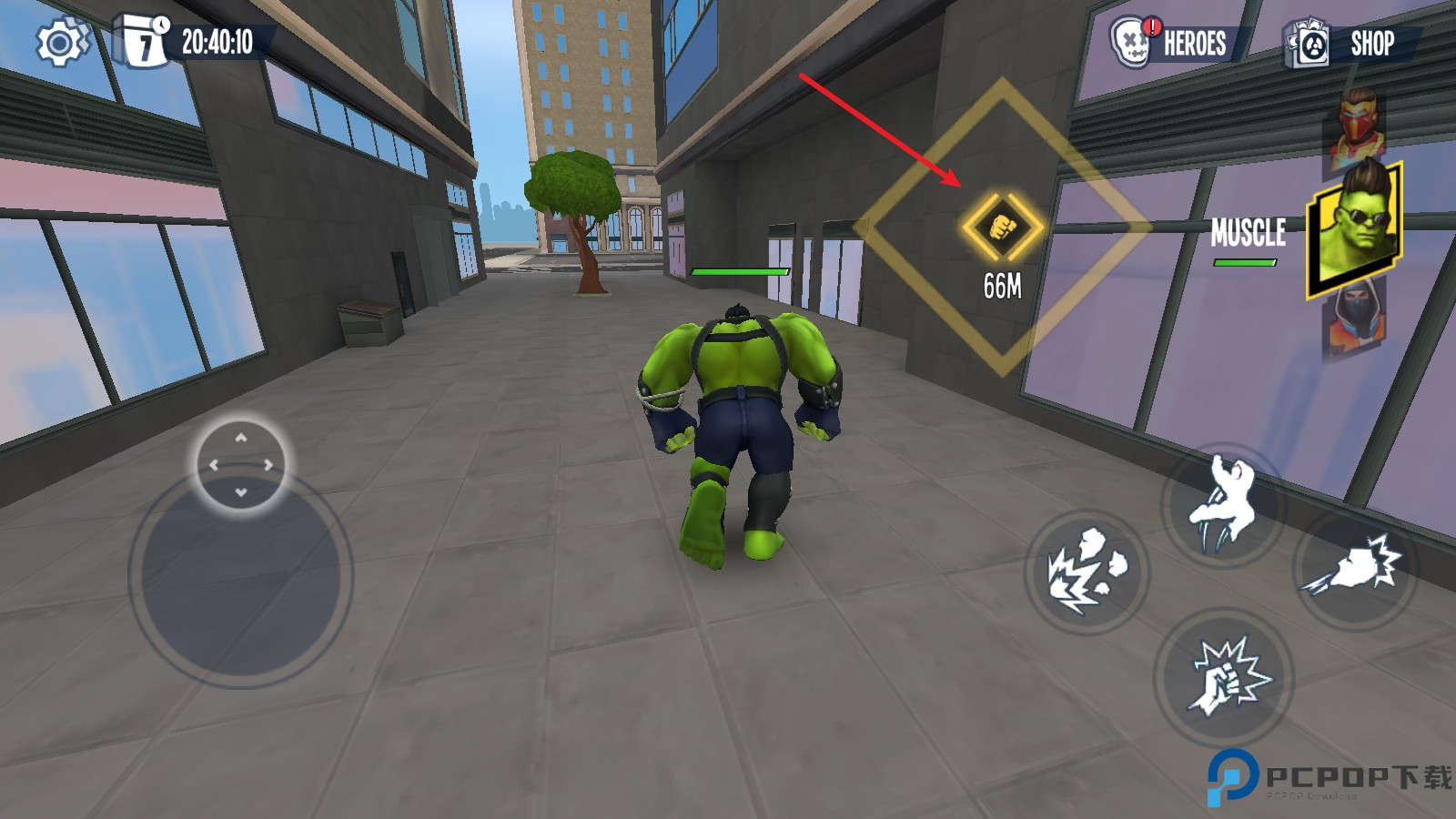Open the daily calendar rewards icon

tap(143, 41)
